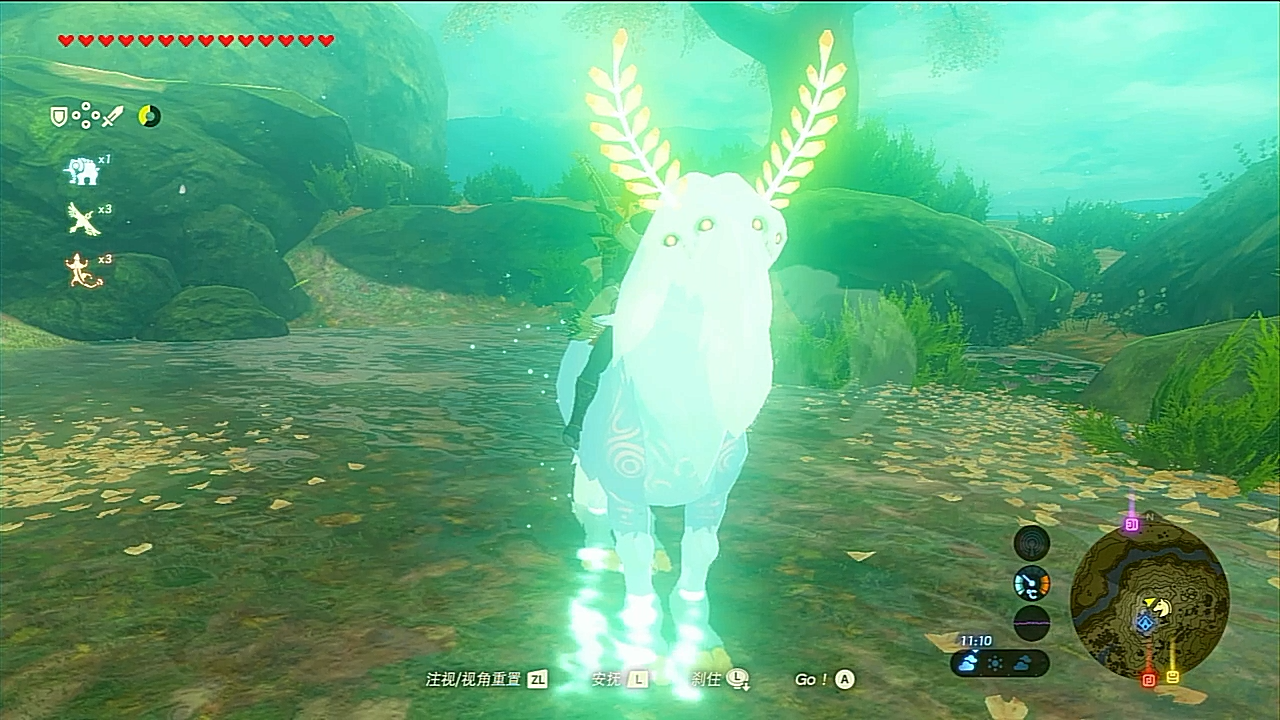Click the purple pin on the minimap edge

tap(1132, 524)
